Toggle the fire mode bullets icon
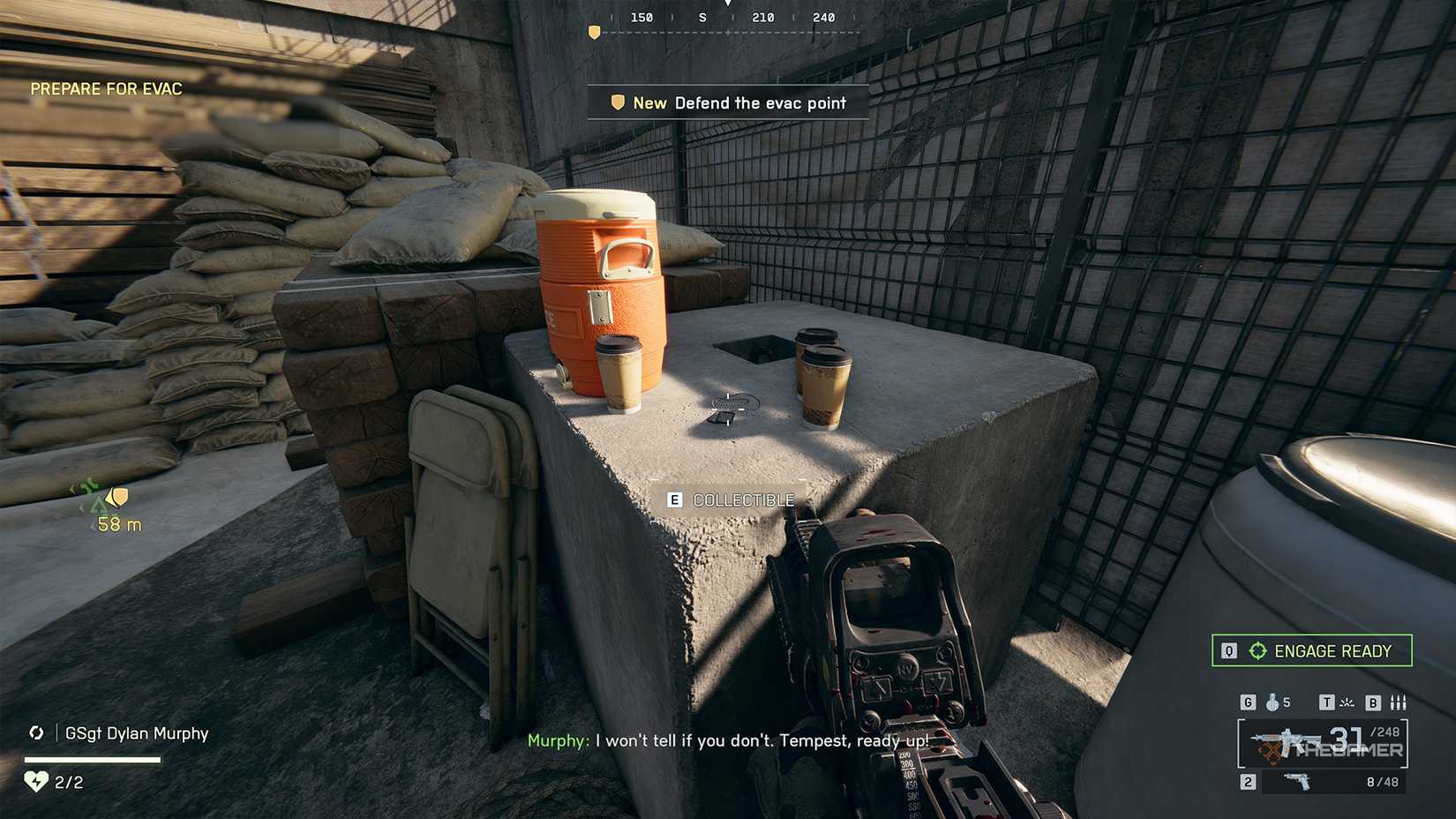This screenshot has width=1456, height=819. click(1398, 703)
